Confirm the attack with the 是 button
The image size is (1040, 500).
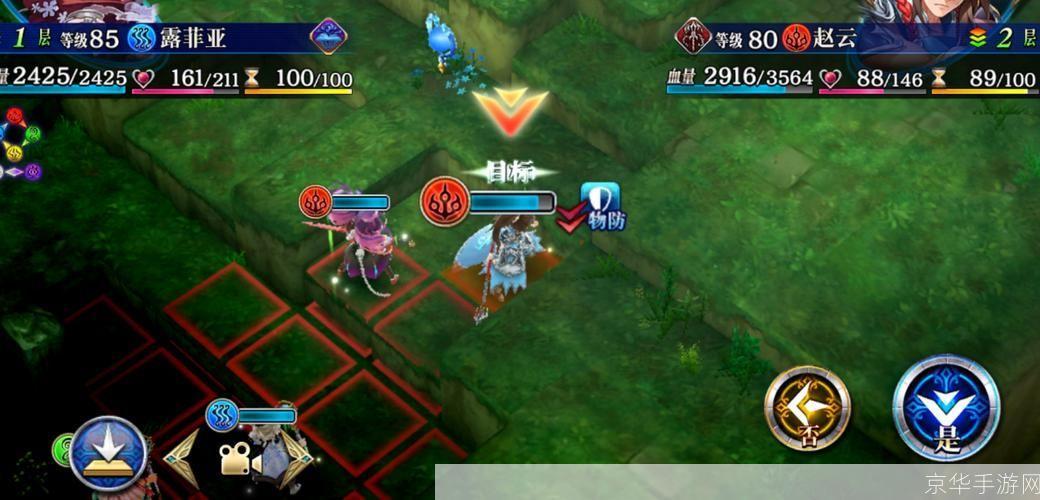point(946,407)
